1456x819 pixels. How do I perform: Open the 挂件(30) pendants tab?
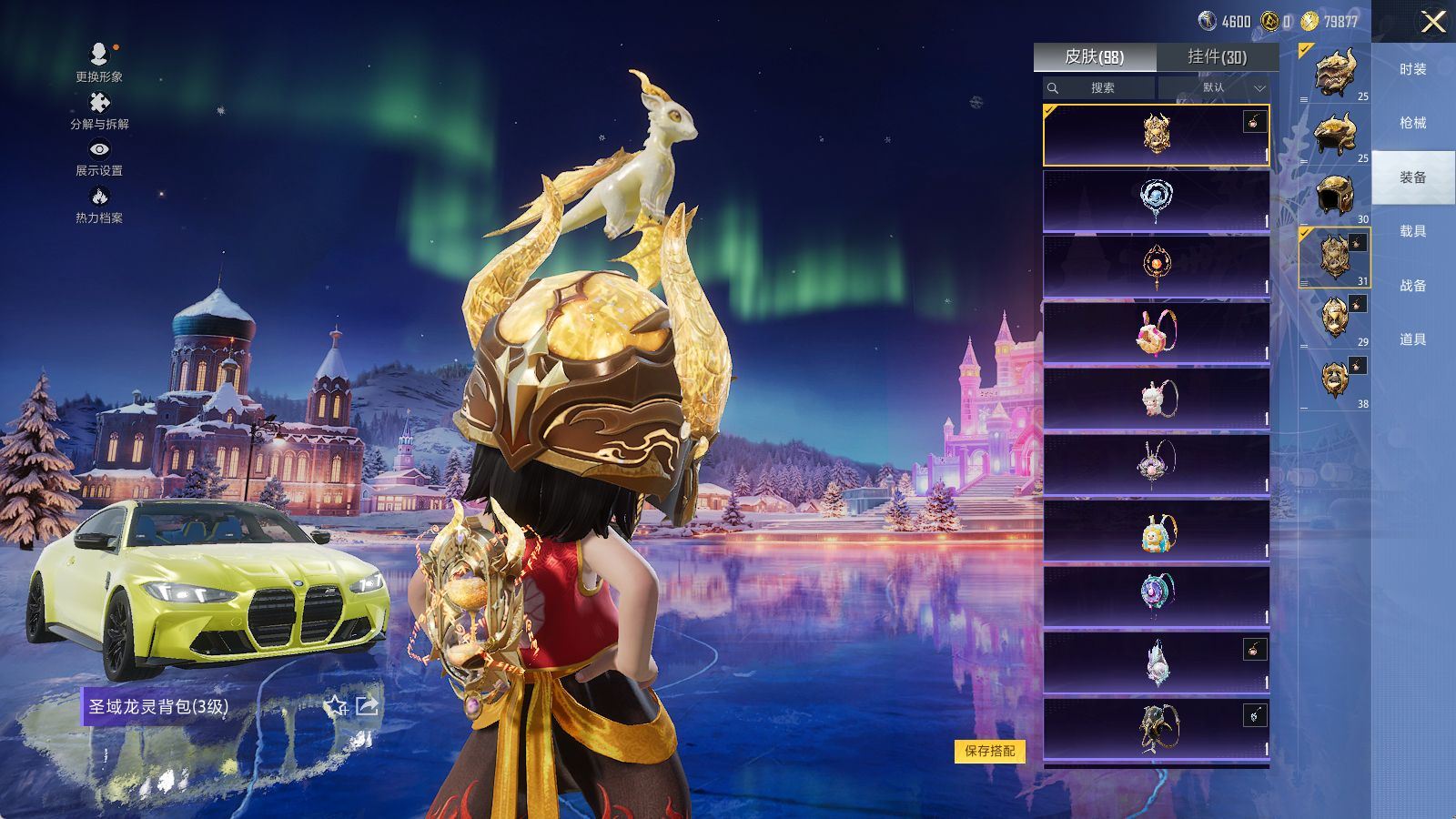1217,57
